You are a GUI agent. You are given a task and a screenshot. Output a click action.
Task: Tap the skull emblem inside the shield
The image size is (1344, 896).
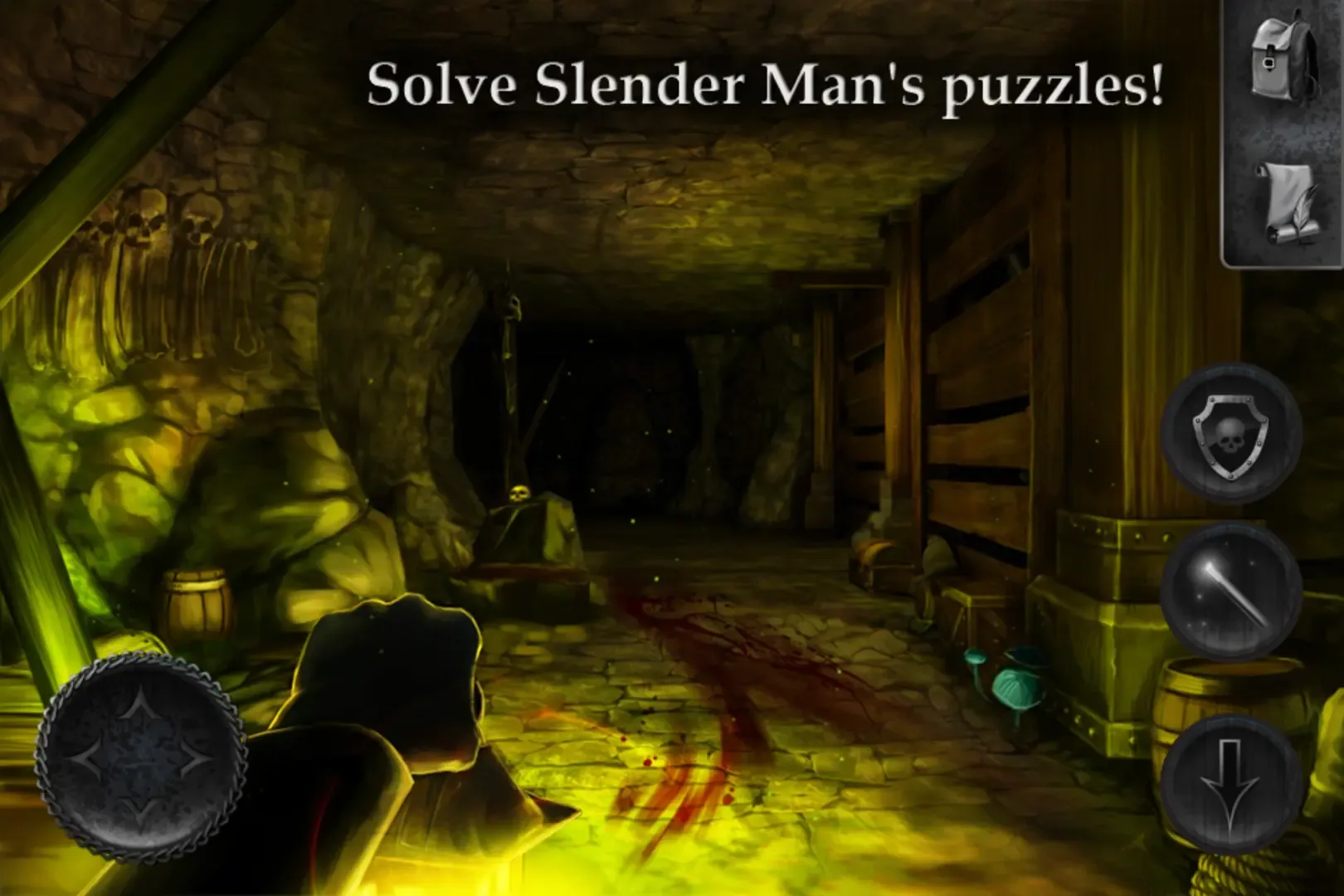[1230, 438]
